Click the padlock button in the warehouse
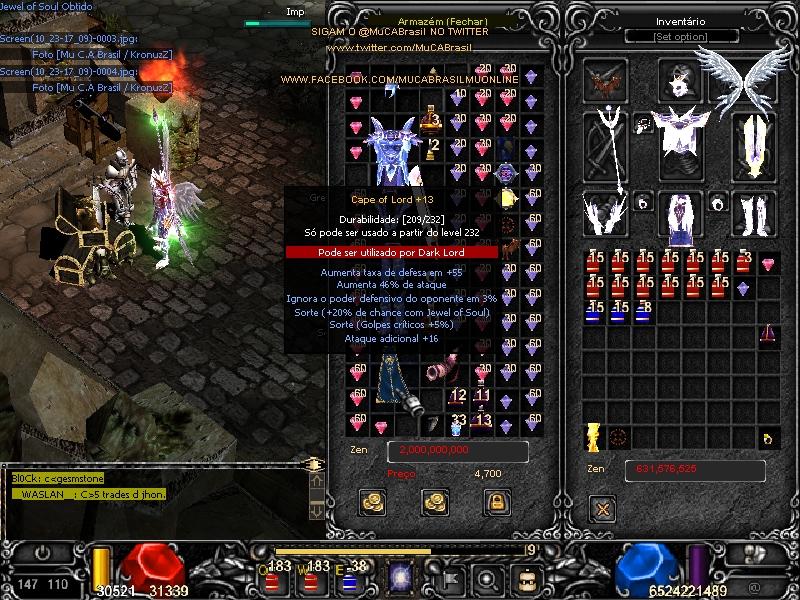This screenshot has height=600, width=800. [493, 502]
